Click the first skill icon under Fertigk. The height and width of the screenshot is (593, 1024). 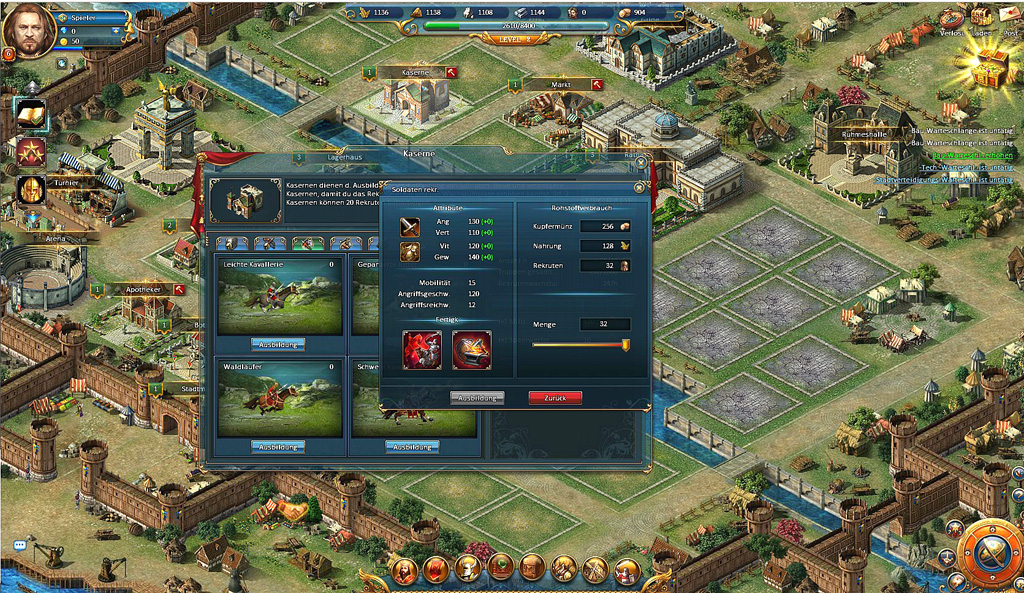tap(421, 349)
